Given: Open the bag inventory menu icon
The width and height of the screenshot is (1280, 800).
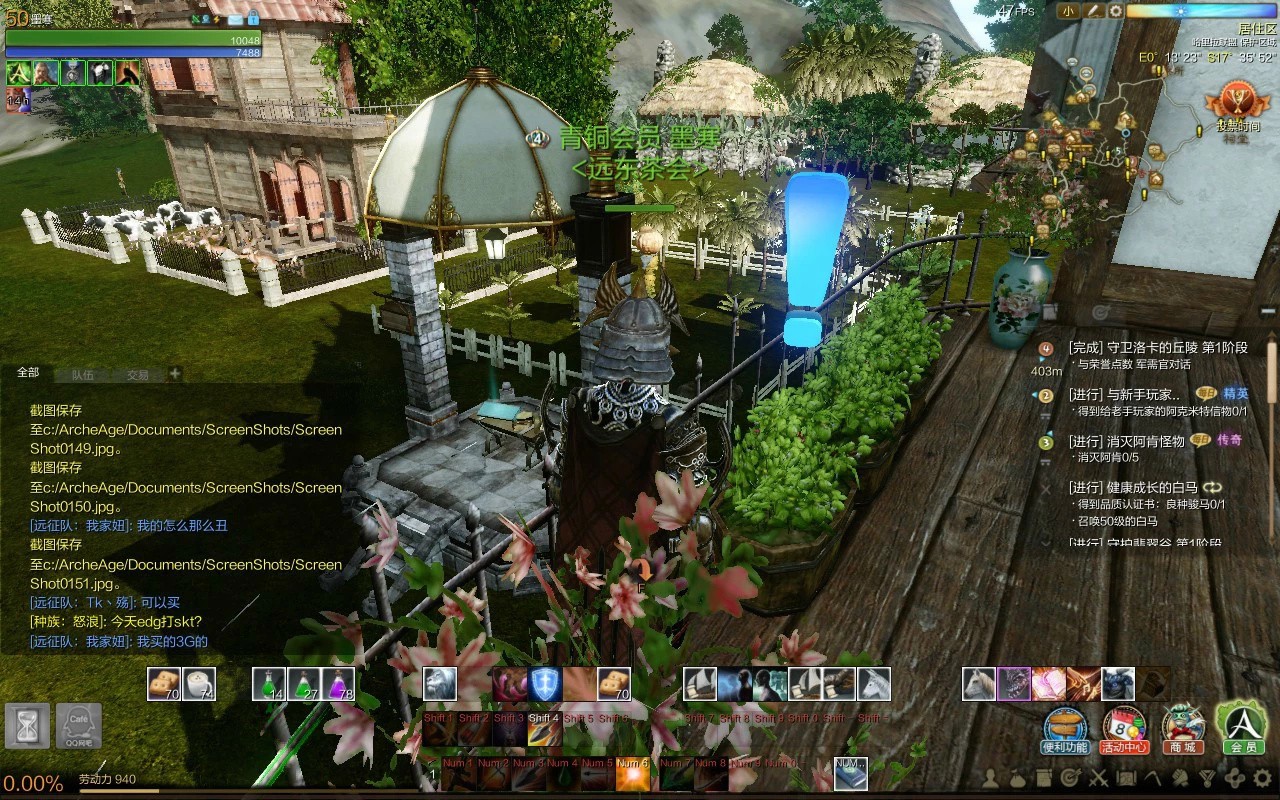Looking at the screenshot, I should click(x=1017, y=777).
